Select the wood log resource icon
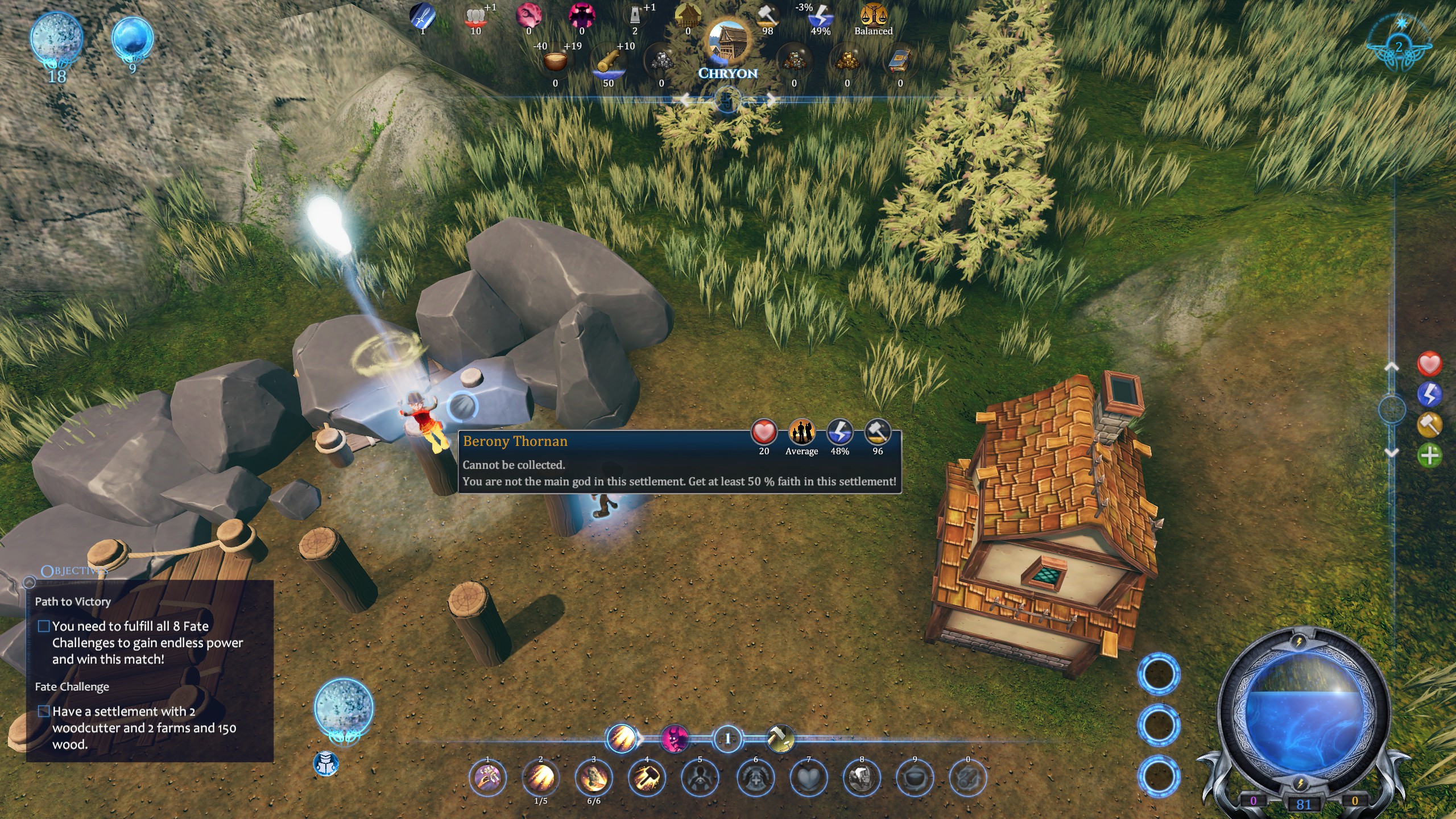1456x819 pixels. coord(609,61)
